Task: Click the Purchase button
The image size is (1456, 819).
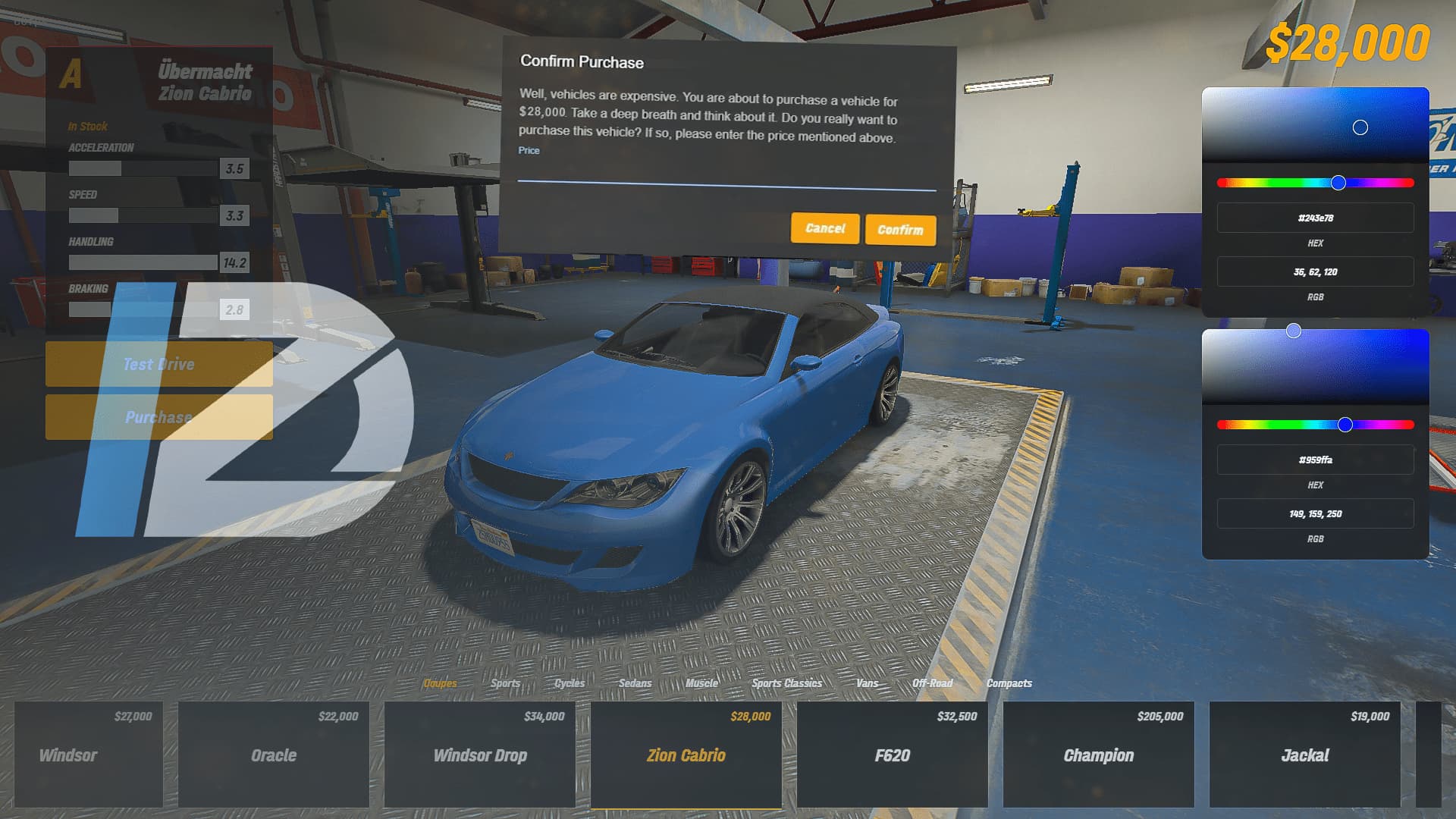Action: click(159, 417)
